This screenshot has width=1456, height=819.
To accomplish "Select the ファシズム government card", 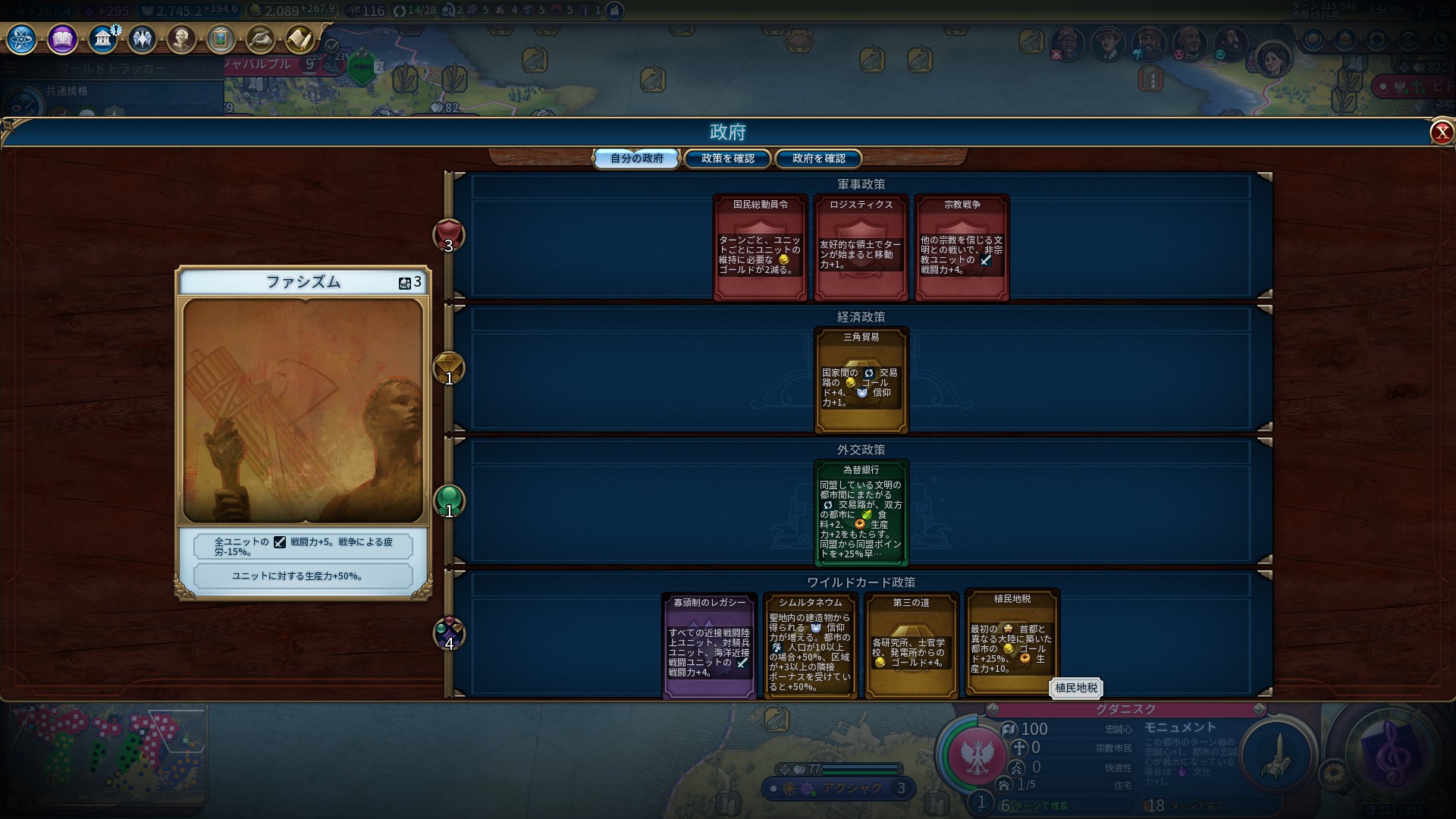I will click(x=303, y=432).
